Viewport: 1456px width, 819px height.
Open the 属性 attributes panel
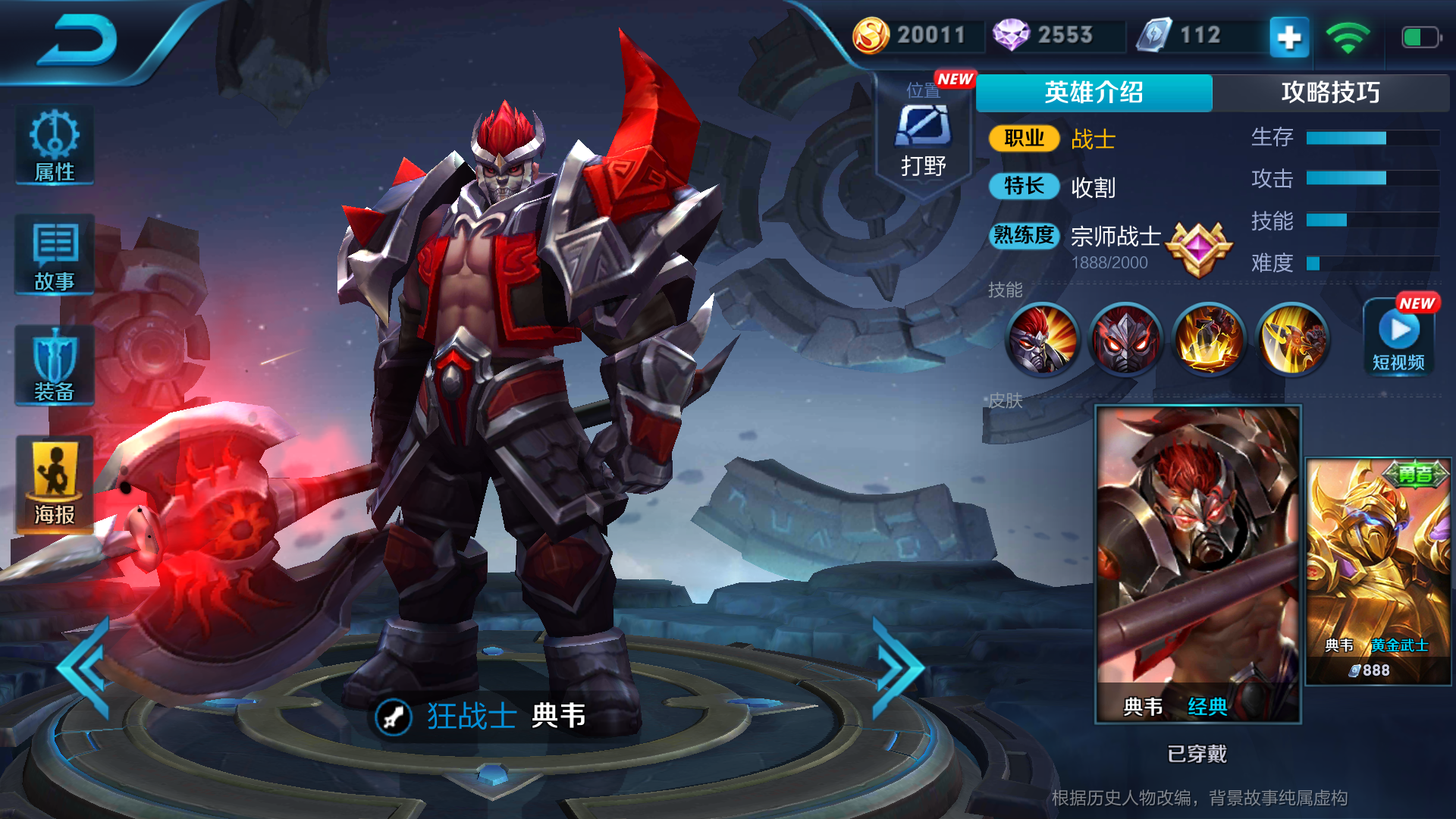(55, 146)
